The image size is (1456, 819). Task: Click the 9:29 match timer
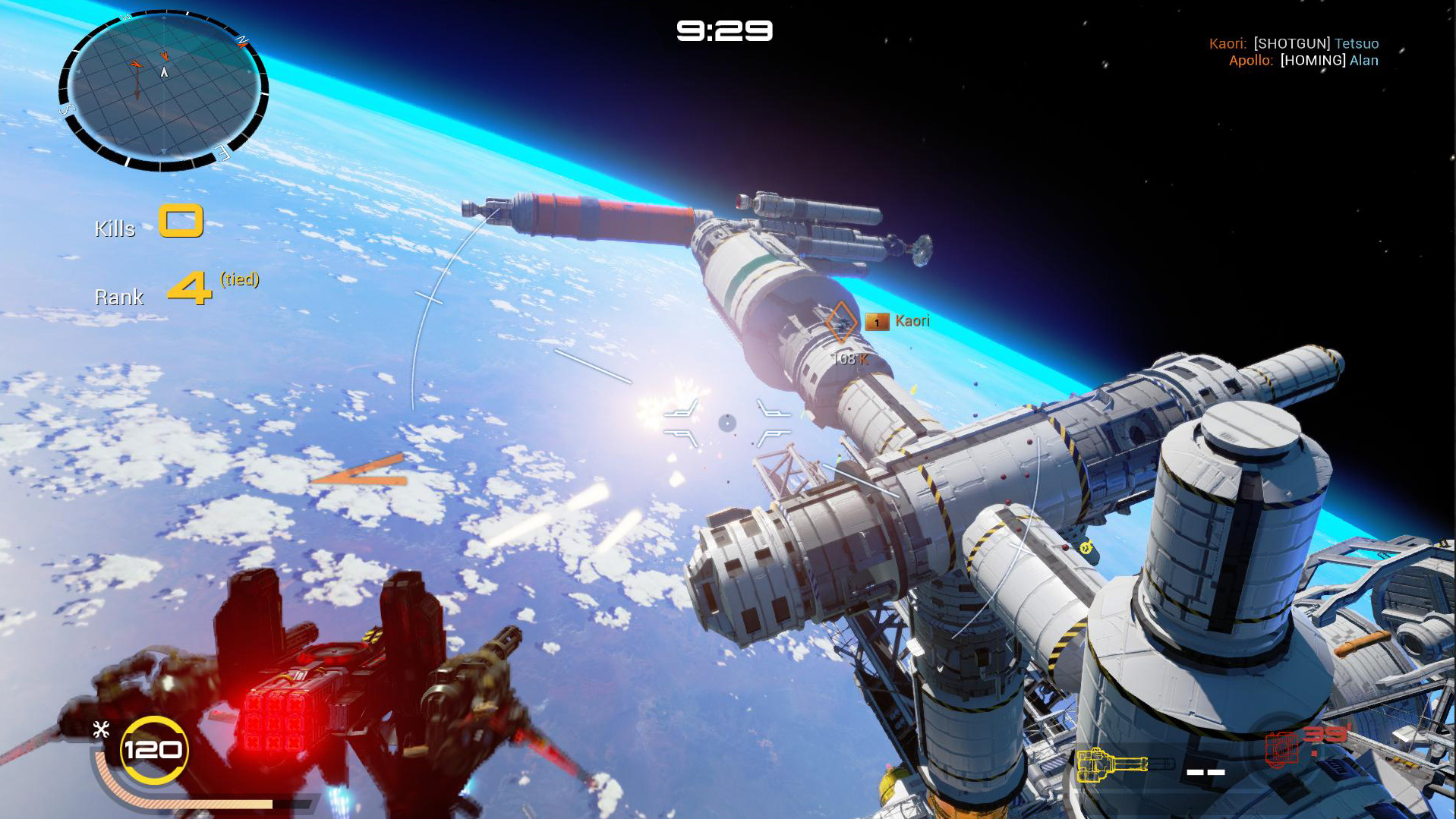point(723,30)
